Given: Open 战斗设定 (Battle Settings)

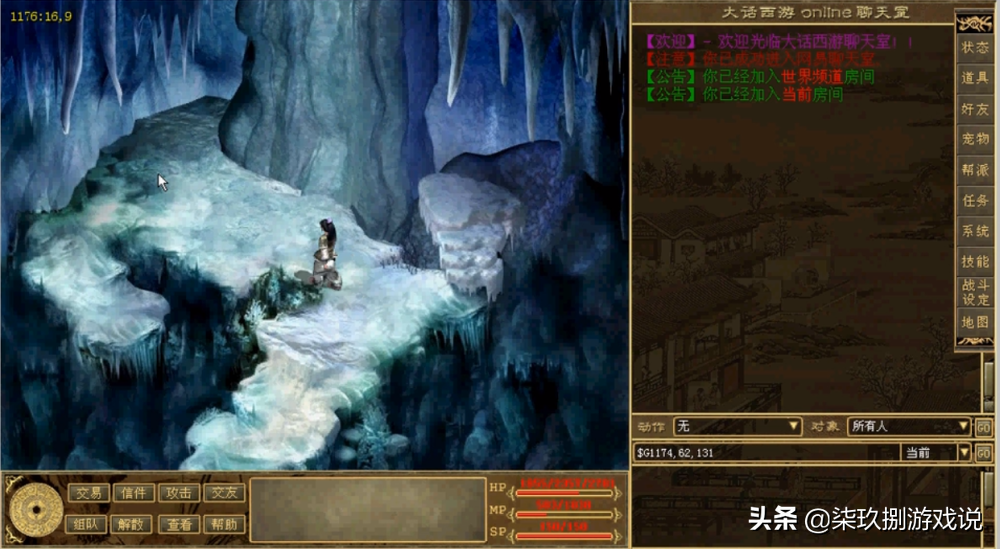Looking at the screenshot, I should (x=975, y=292).
